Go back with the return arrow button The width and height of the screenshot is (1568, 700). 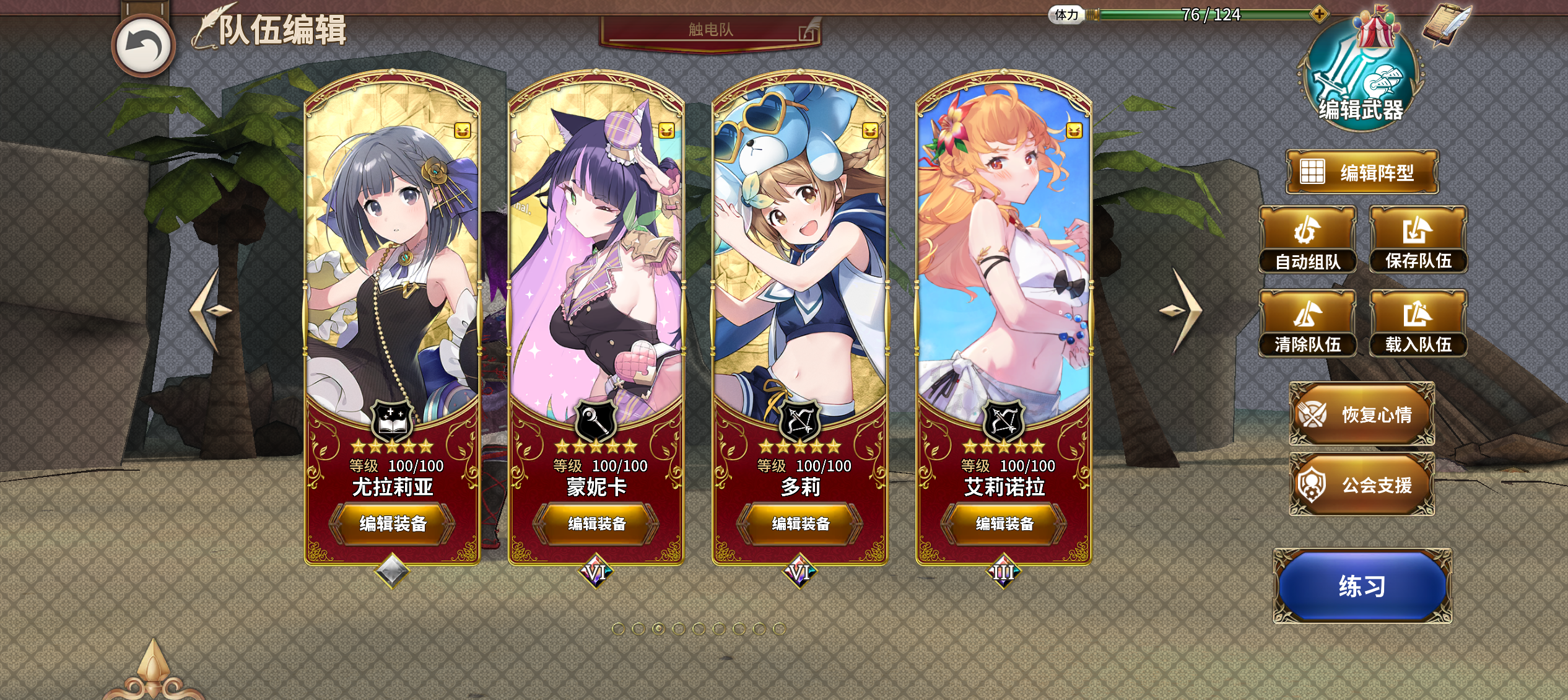pos(144,46)
